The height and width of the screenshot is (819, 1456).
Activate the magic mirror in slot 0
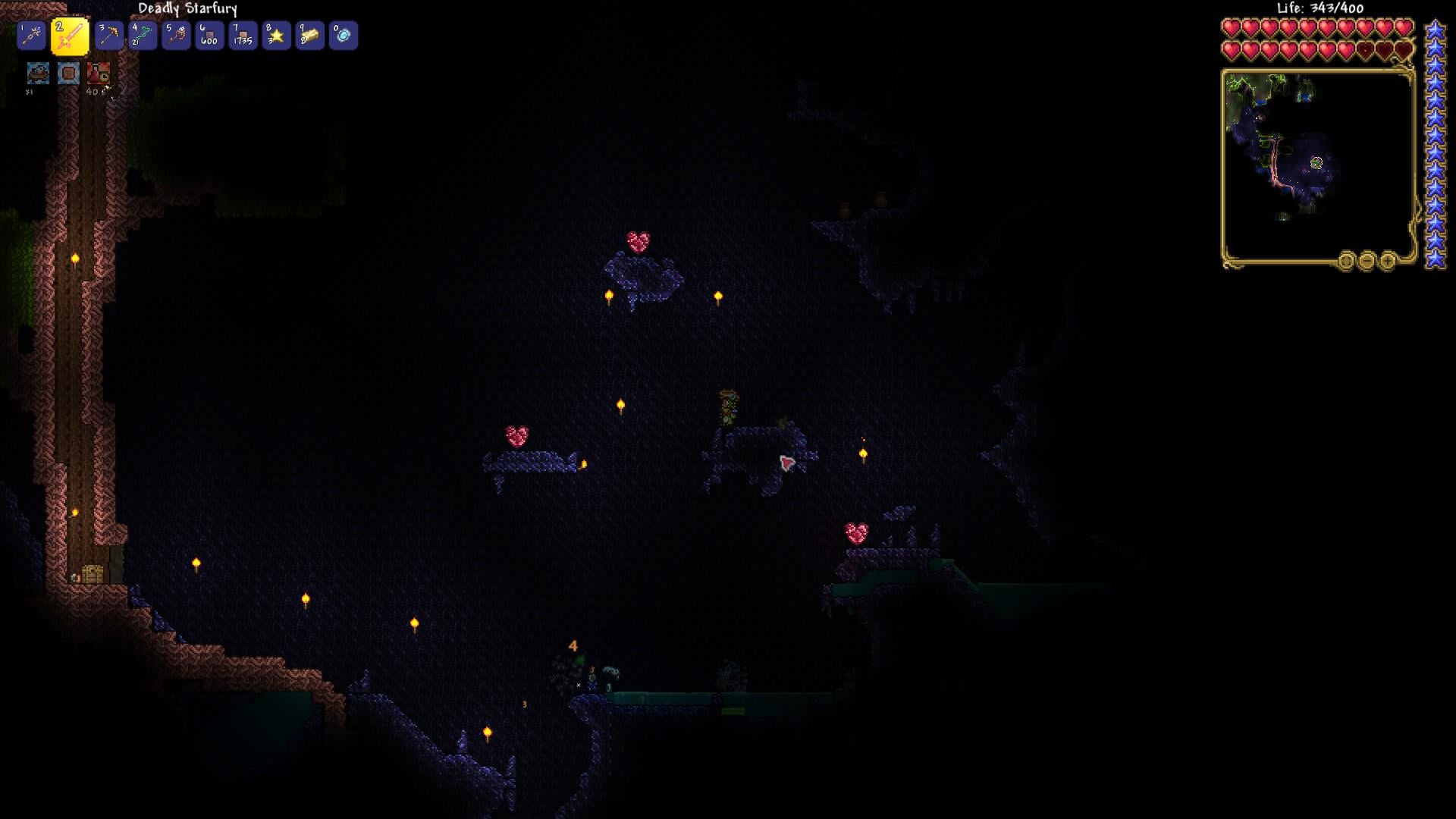click(343, 36)
